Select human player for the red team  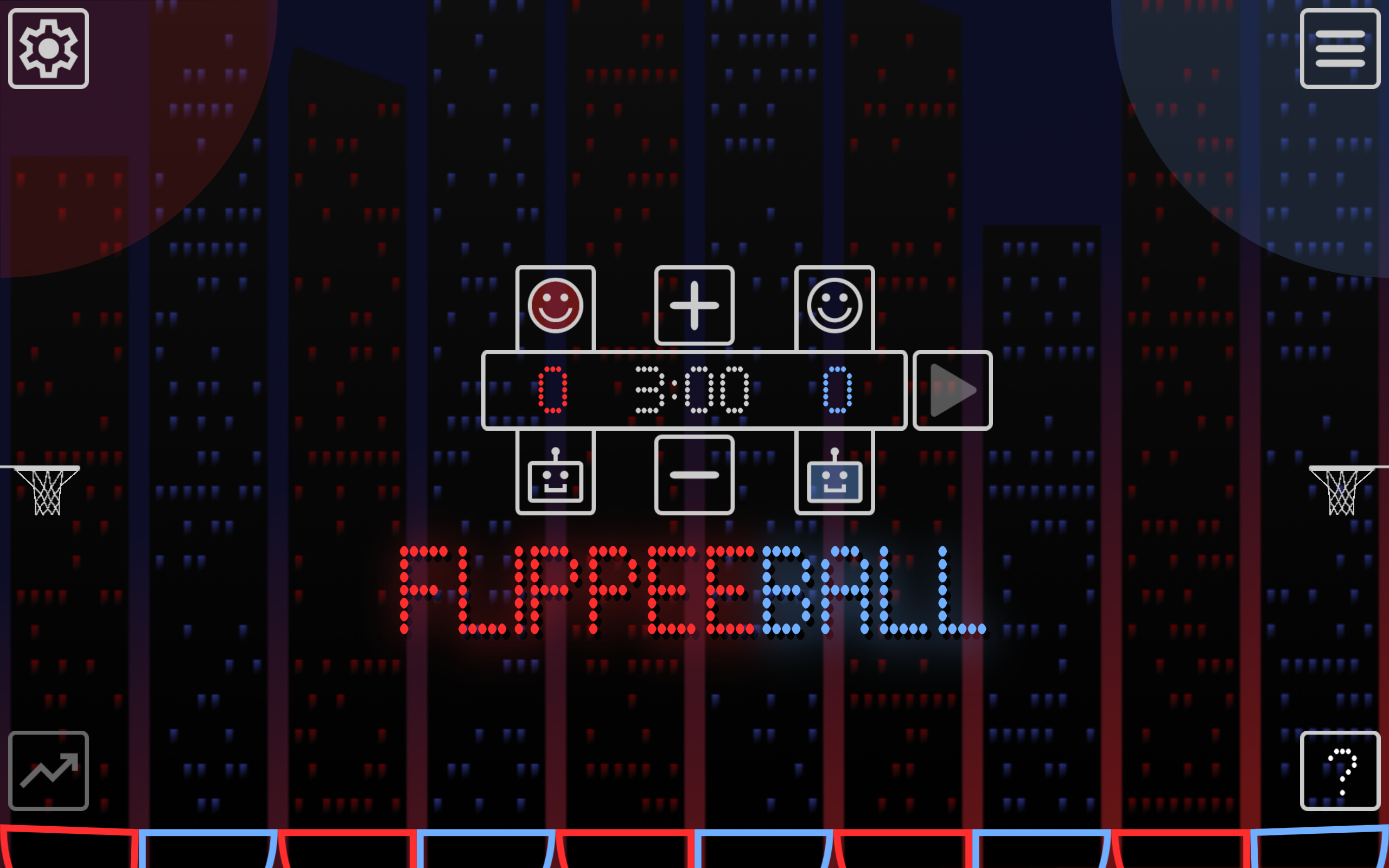coord(555,306)
